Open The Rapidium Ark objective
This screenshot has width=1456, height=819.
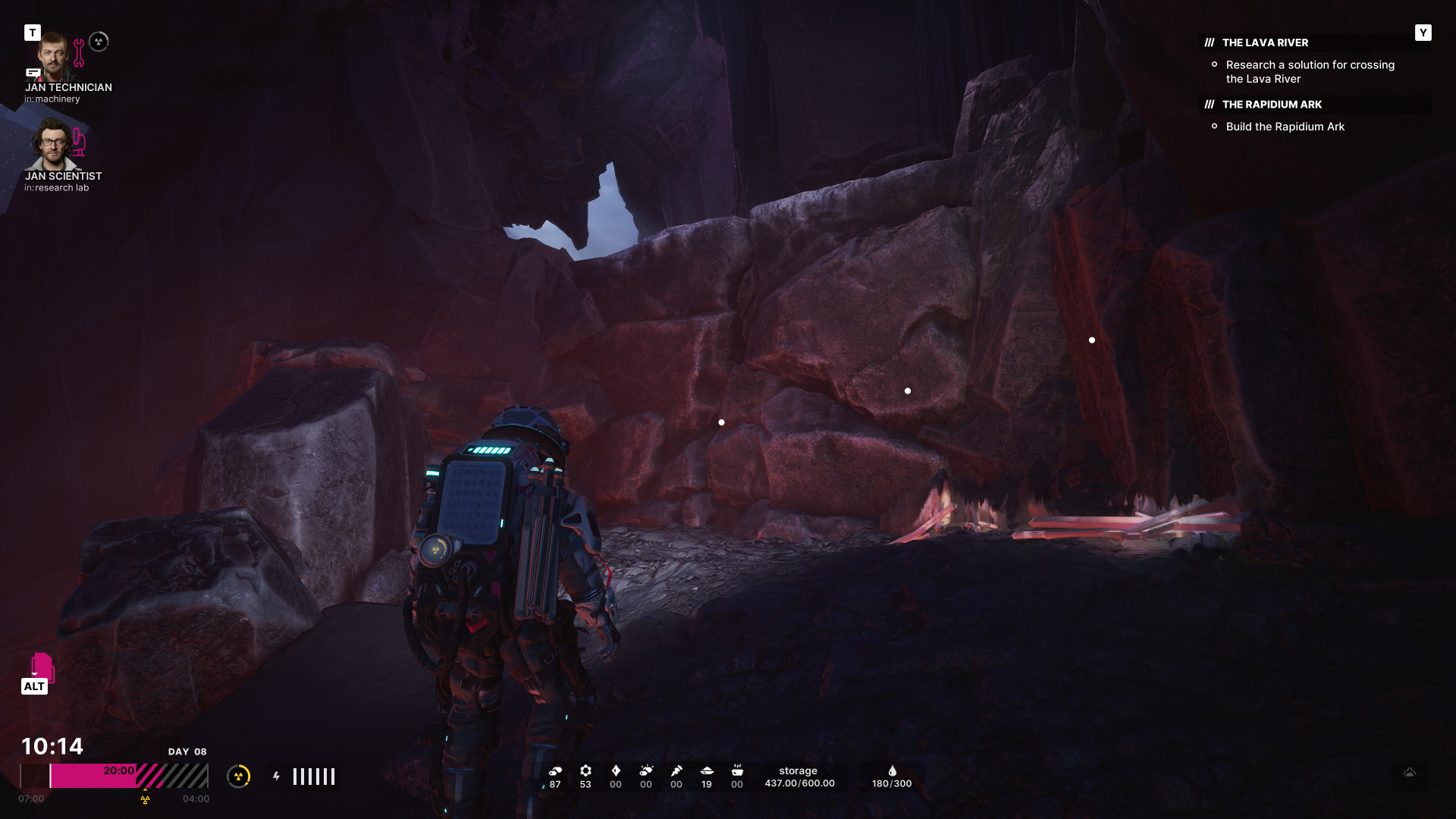(1272, 105)
